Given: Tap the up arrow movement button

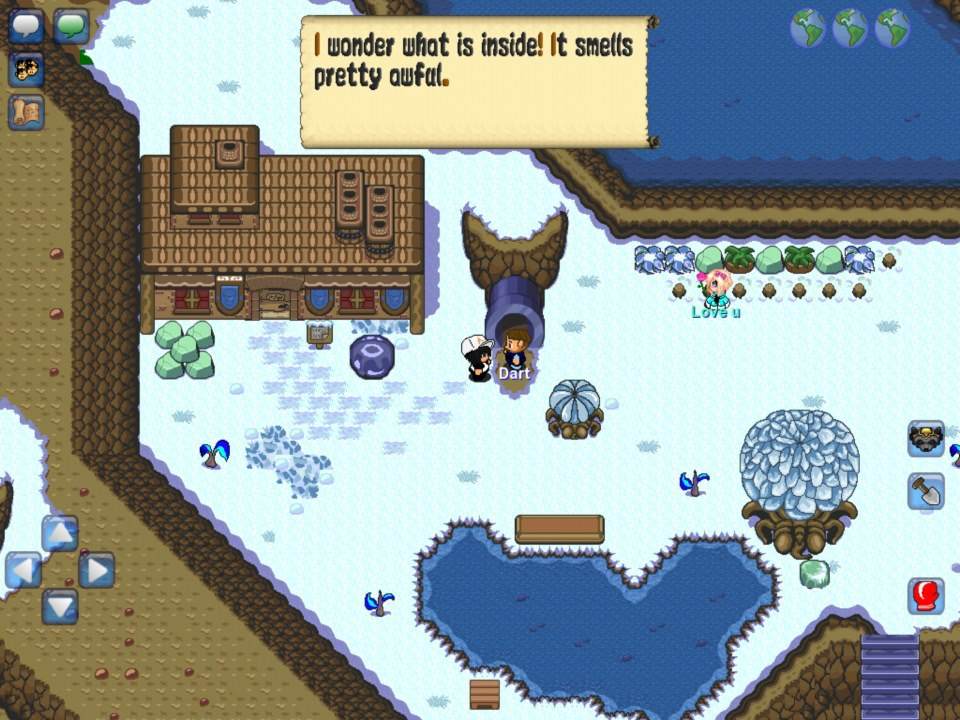Looking at the screenshot, I should 60,533.
